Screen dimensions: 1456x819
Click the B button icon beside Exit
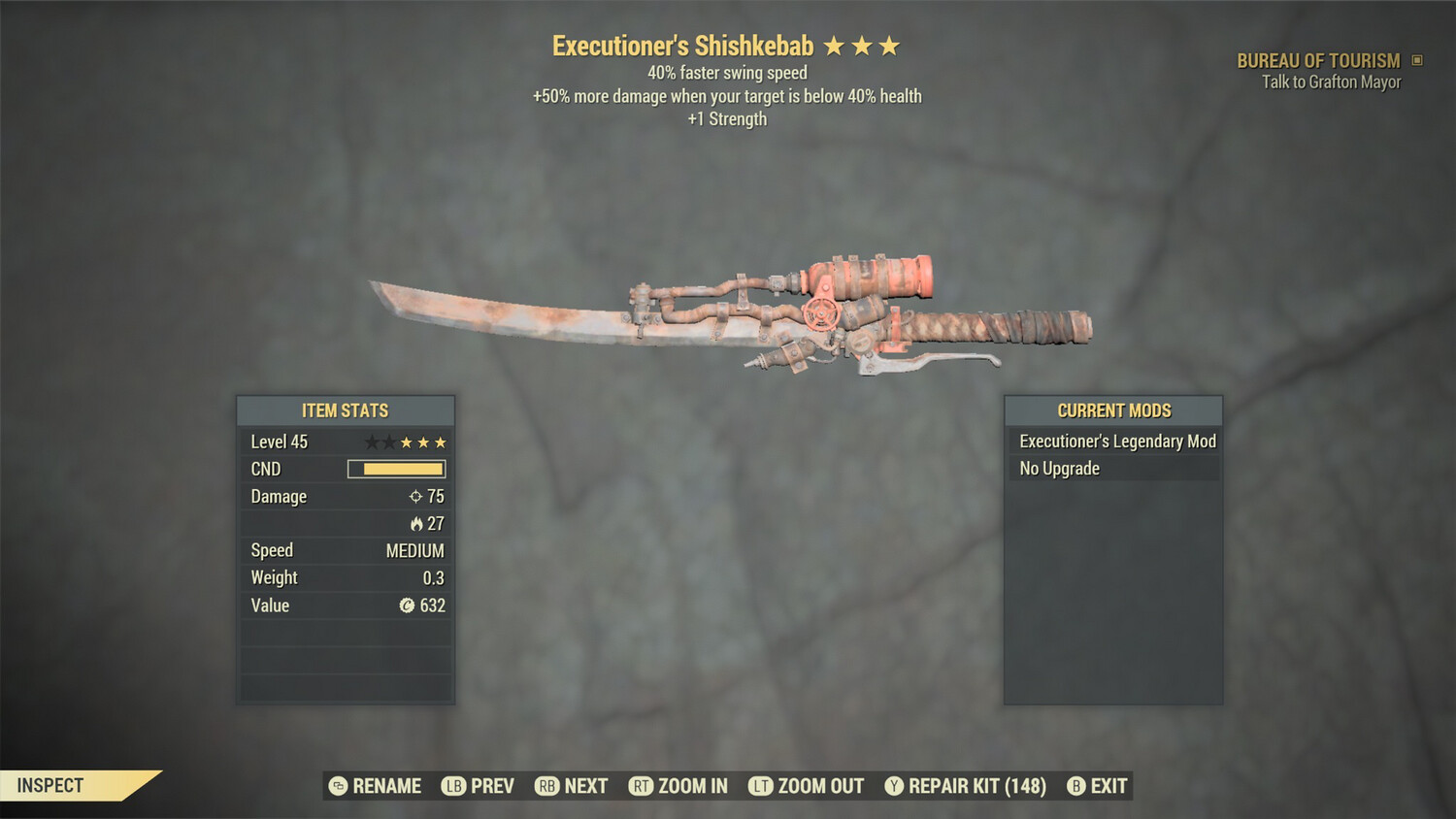1075,786
